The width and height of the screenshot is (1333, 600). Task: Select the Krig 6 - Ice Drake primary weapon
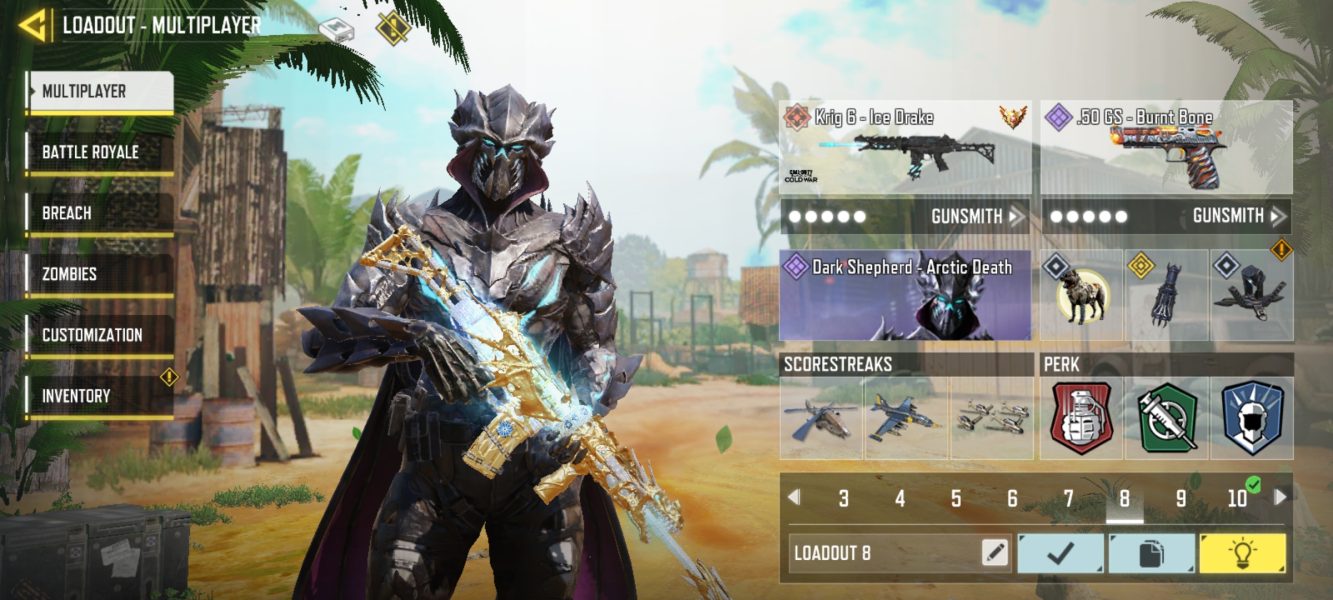[905, 147]
